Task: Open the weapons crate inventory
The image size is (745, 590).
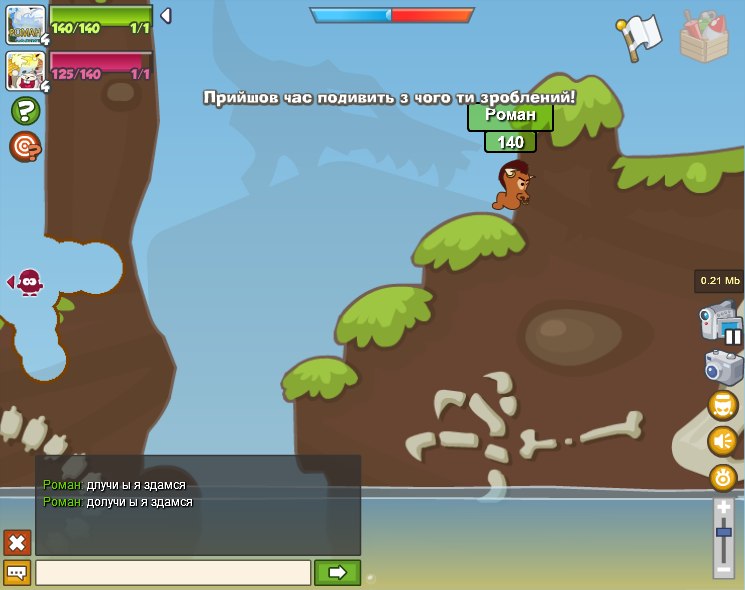Action: coord(704,37)
